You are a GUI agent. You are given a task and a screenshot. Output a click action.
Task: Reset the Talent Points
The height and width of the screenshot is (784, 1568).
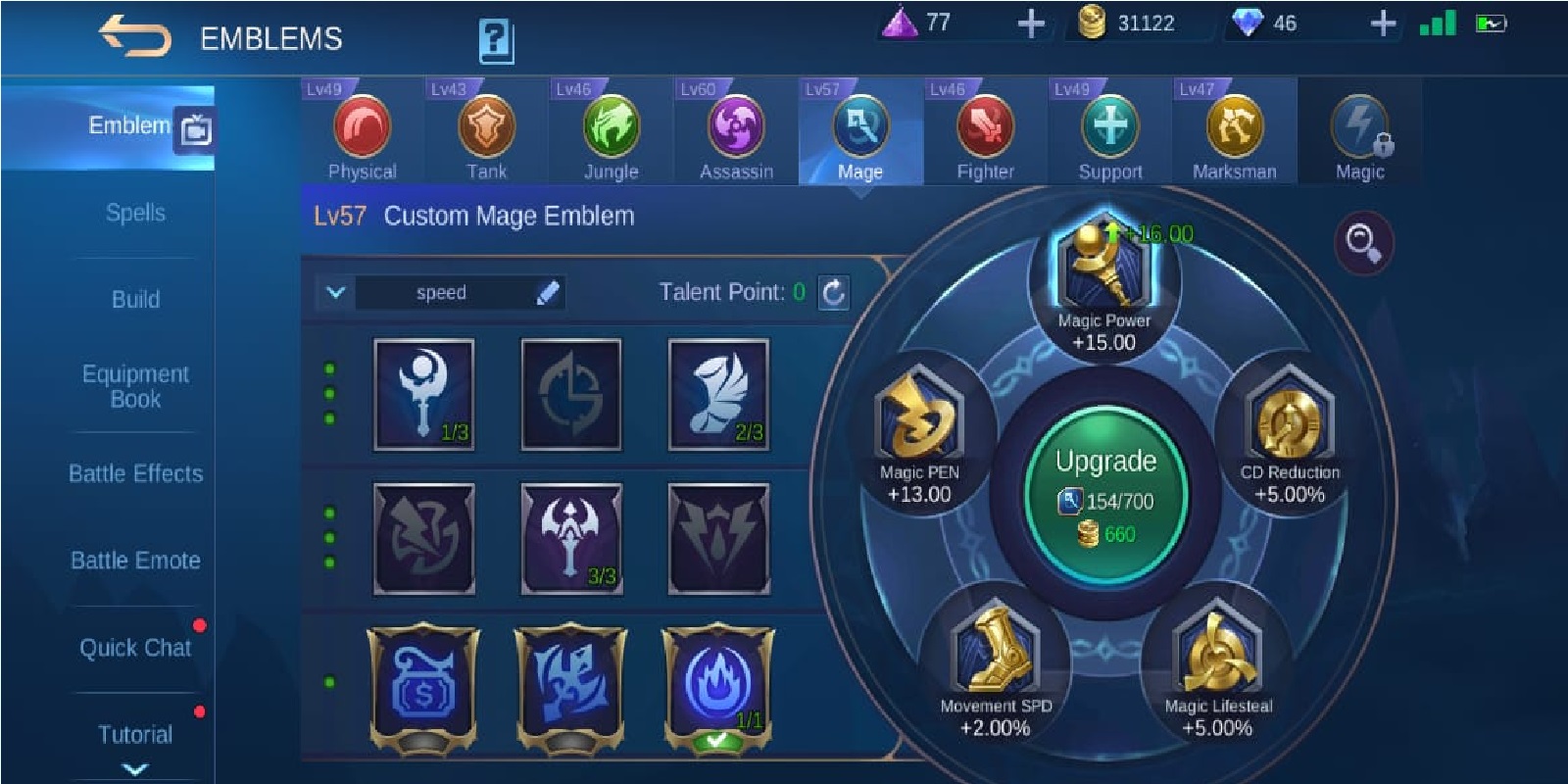(834, 291)
